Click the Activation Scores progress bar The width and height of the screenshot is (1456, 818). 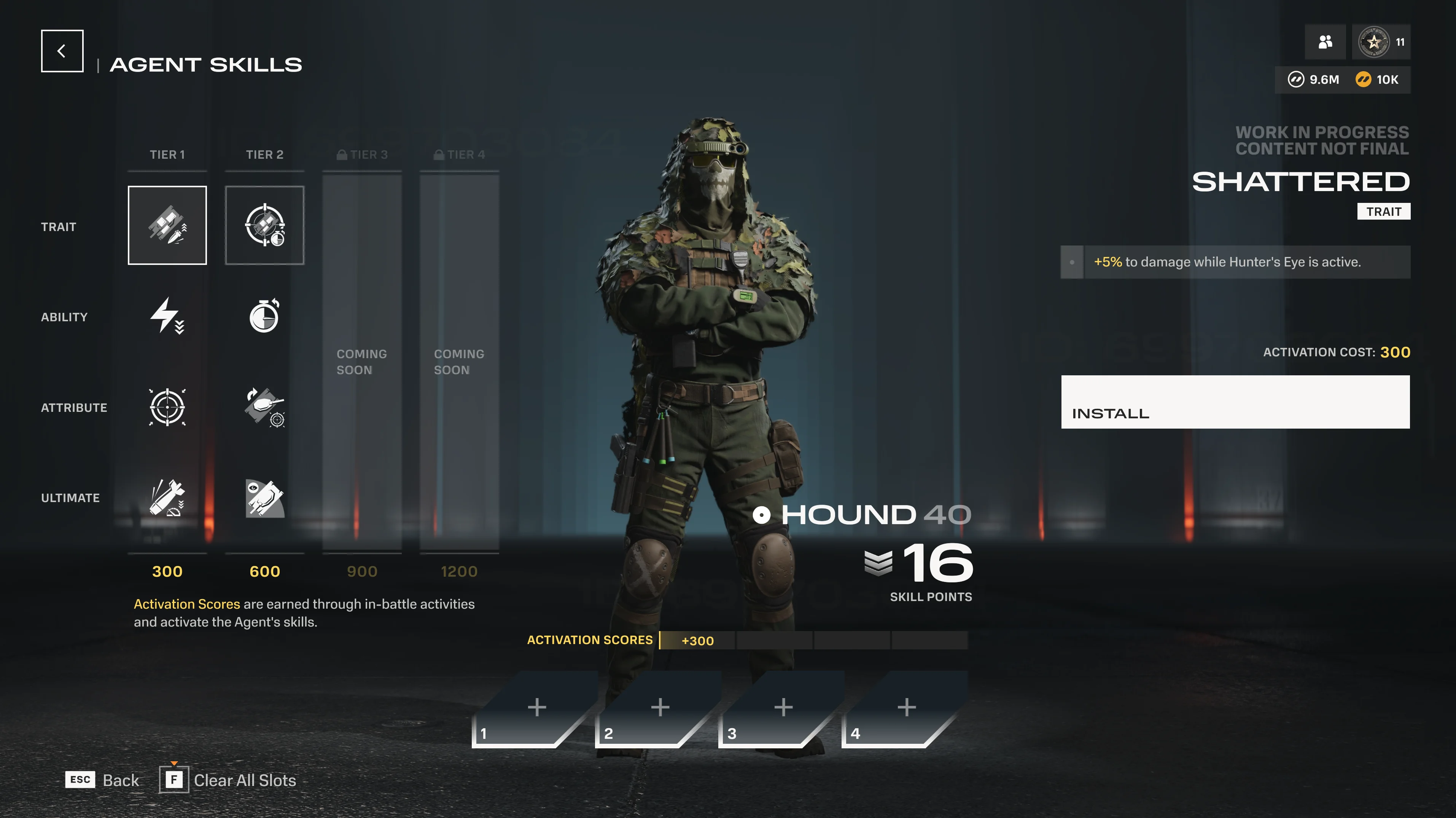click(814, 641)
